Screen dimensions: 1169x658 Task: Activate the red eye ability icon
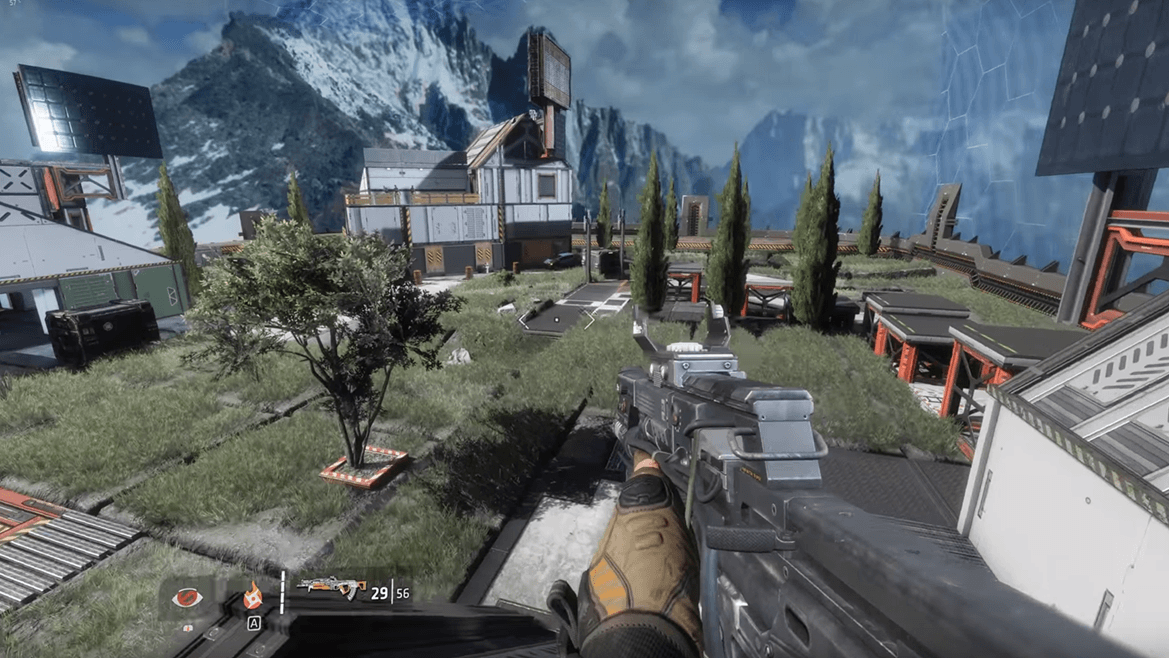tap(183, 597)
